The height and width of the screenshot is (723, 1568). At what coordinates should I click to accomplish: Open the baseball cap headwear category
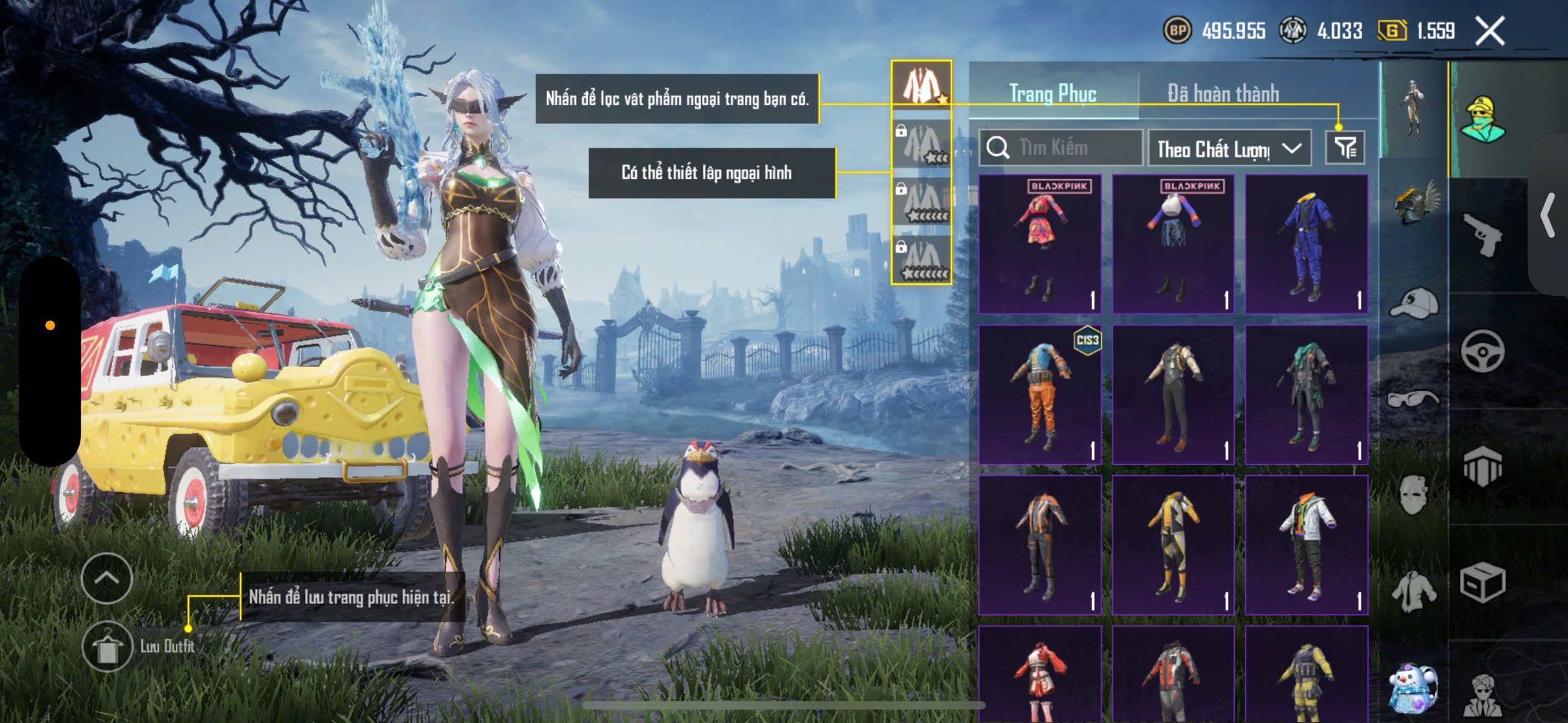pos(1415,302)
